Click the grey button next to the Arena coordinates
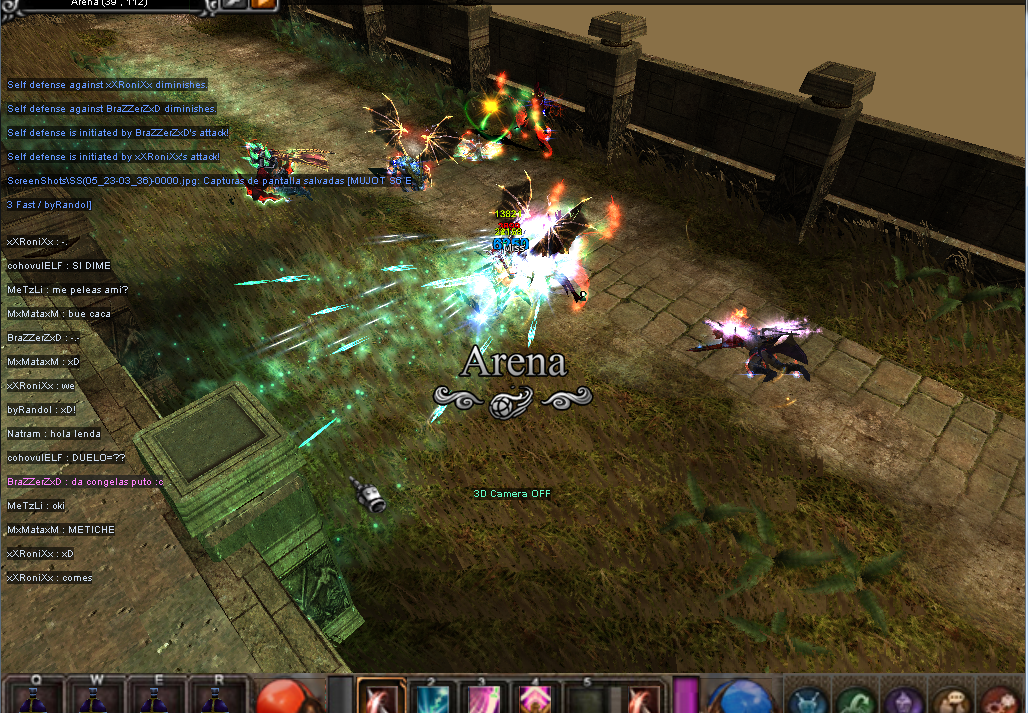This screenshot has height=713, width=1028. 234,4
